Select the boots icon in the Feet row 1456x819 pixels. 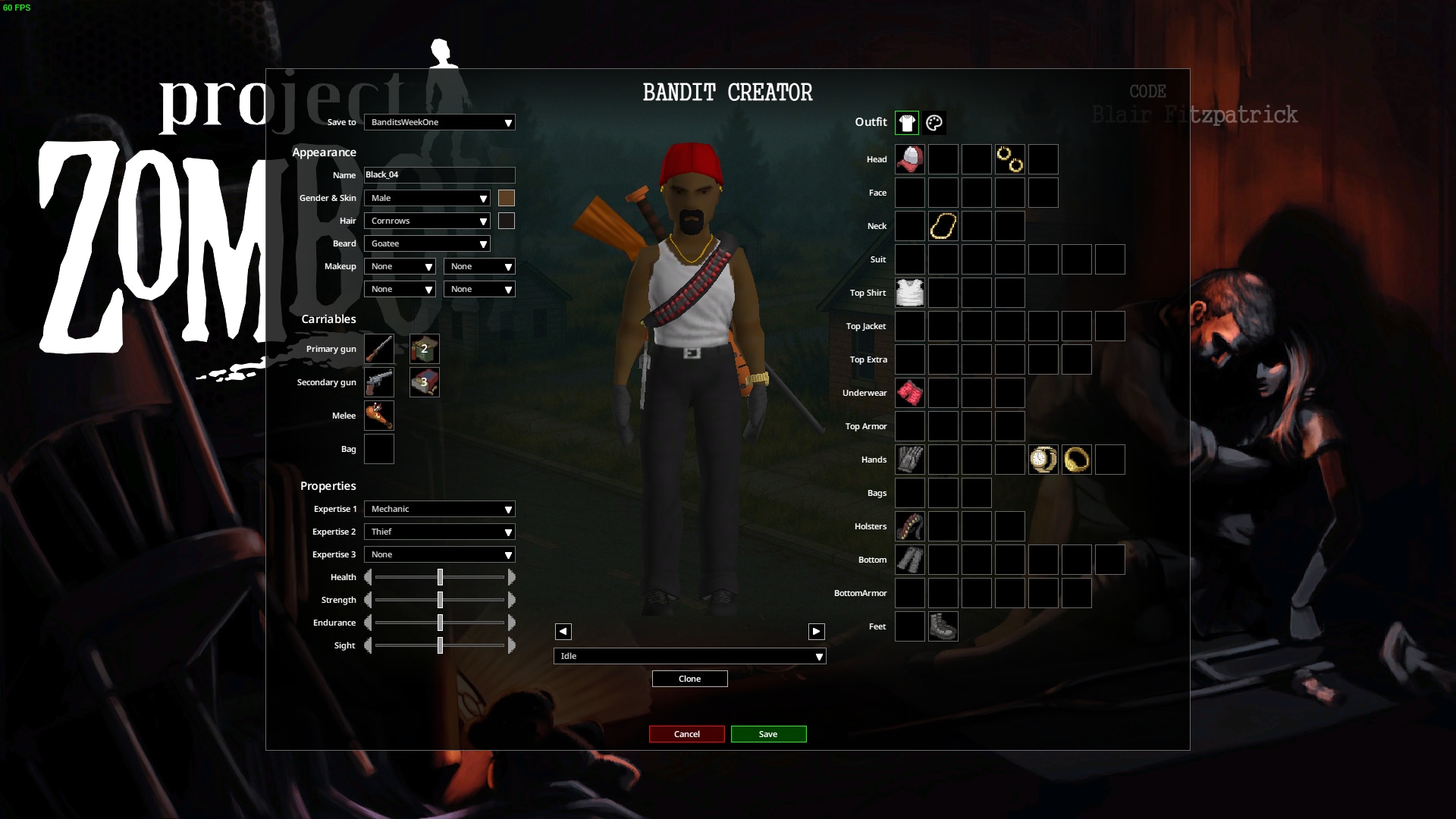pyautogui.click(x=943, y=626)
